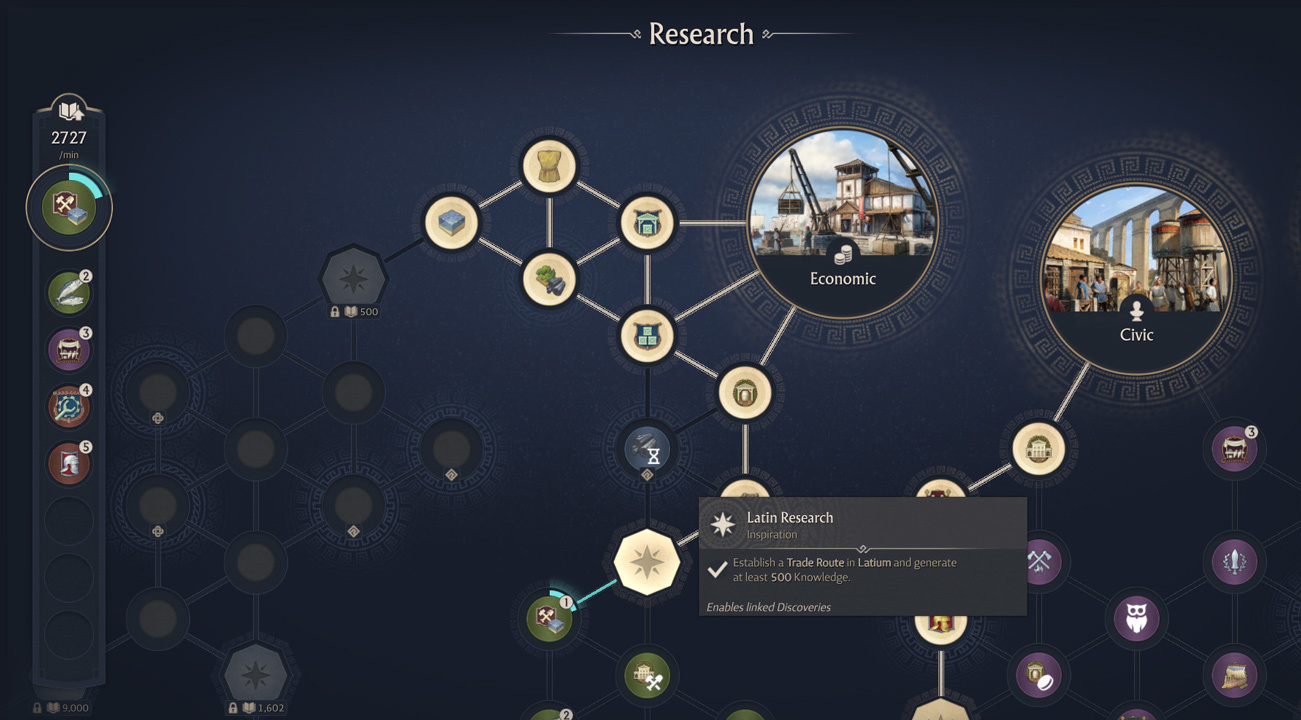The image size is (1301, 720).
Task: Click the sword-with-laurel wreath research node
Action: coord(1233,564)
